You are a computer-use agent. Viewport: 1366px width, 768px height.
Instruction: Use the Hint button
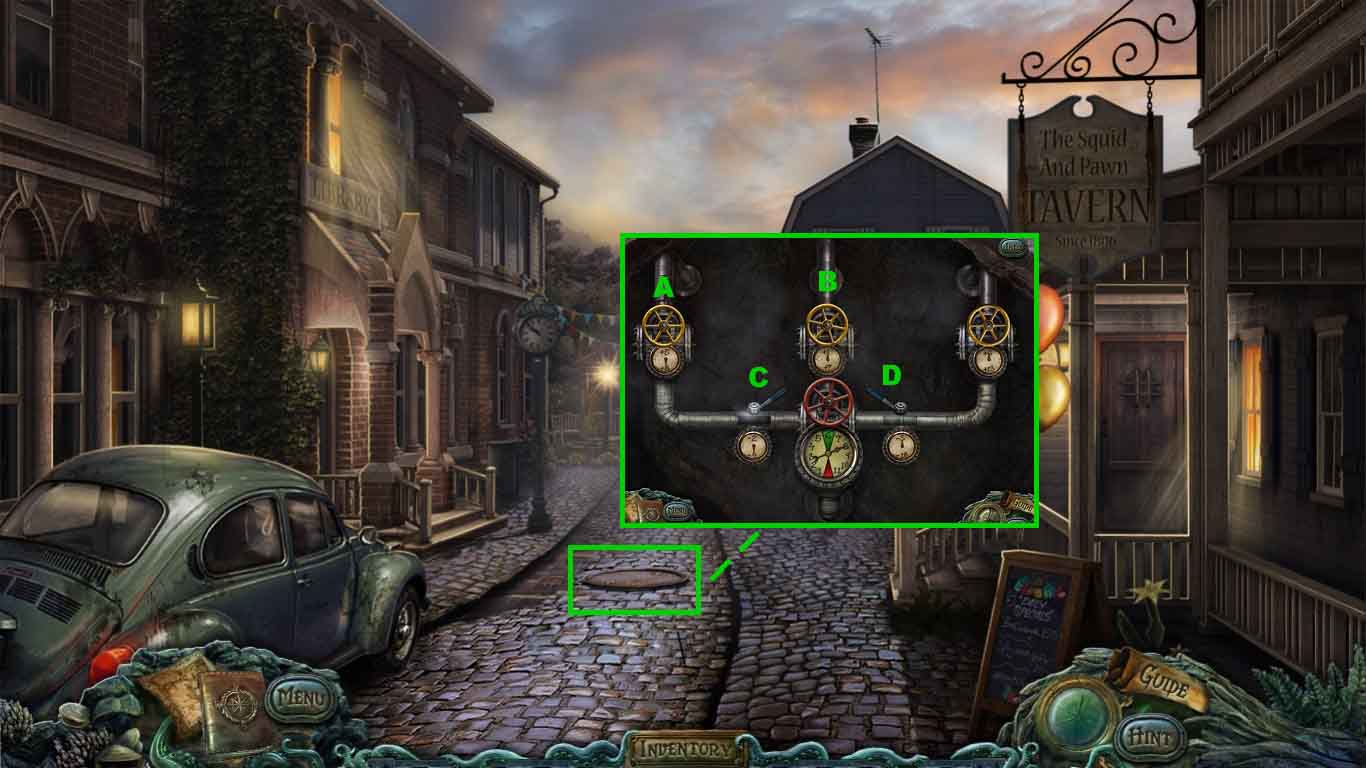pyautogui.click(x=1149, y=737)
